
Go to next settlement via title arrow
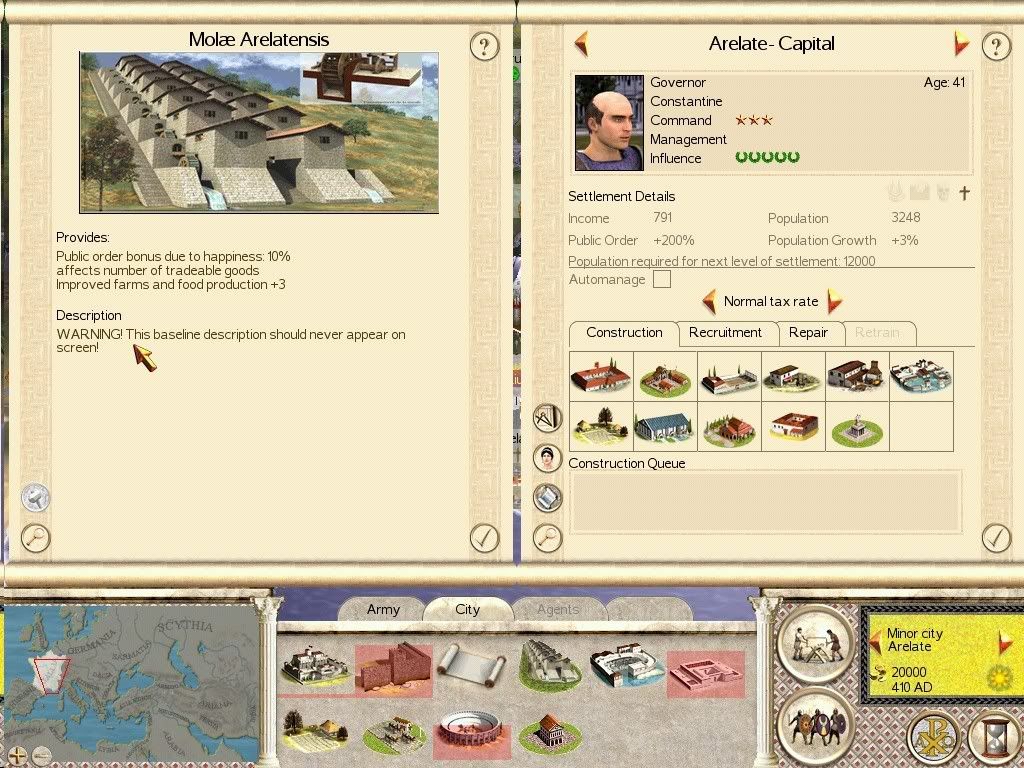point(961,43)
